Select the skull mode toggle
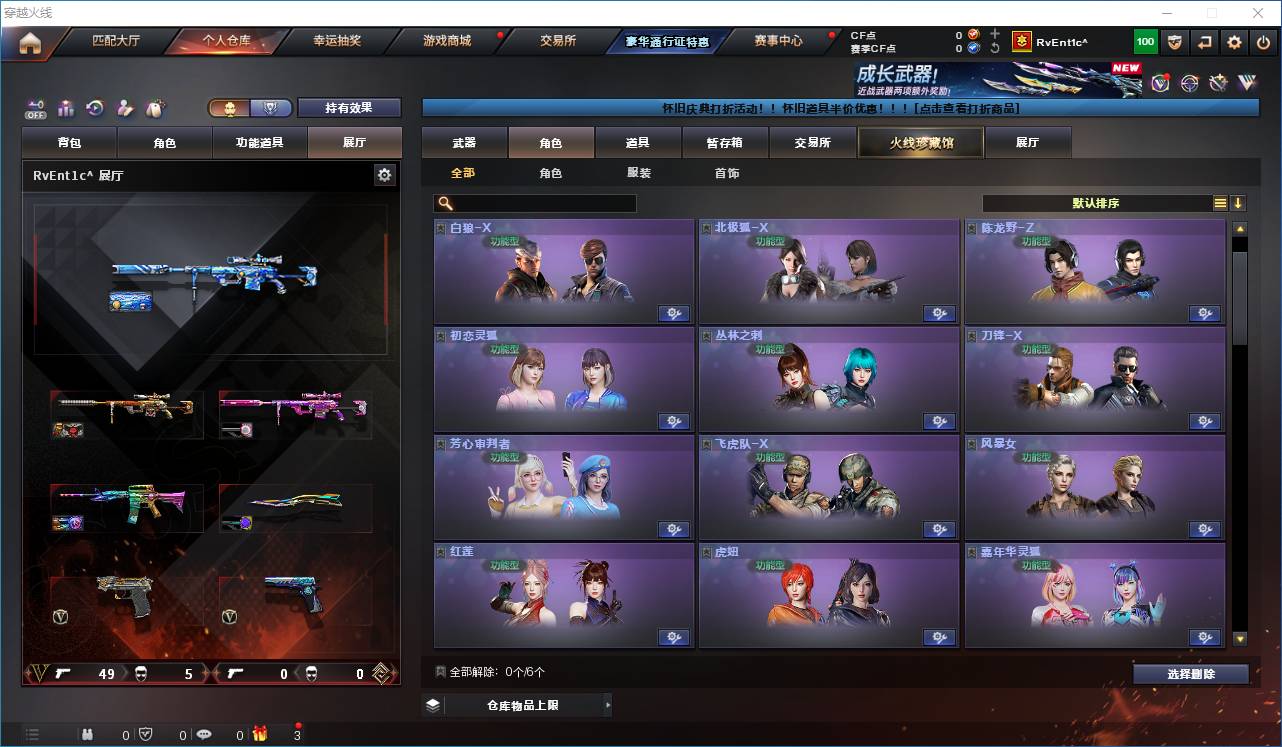 click(x=229, y=107)
